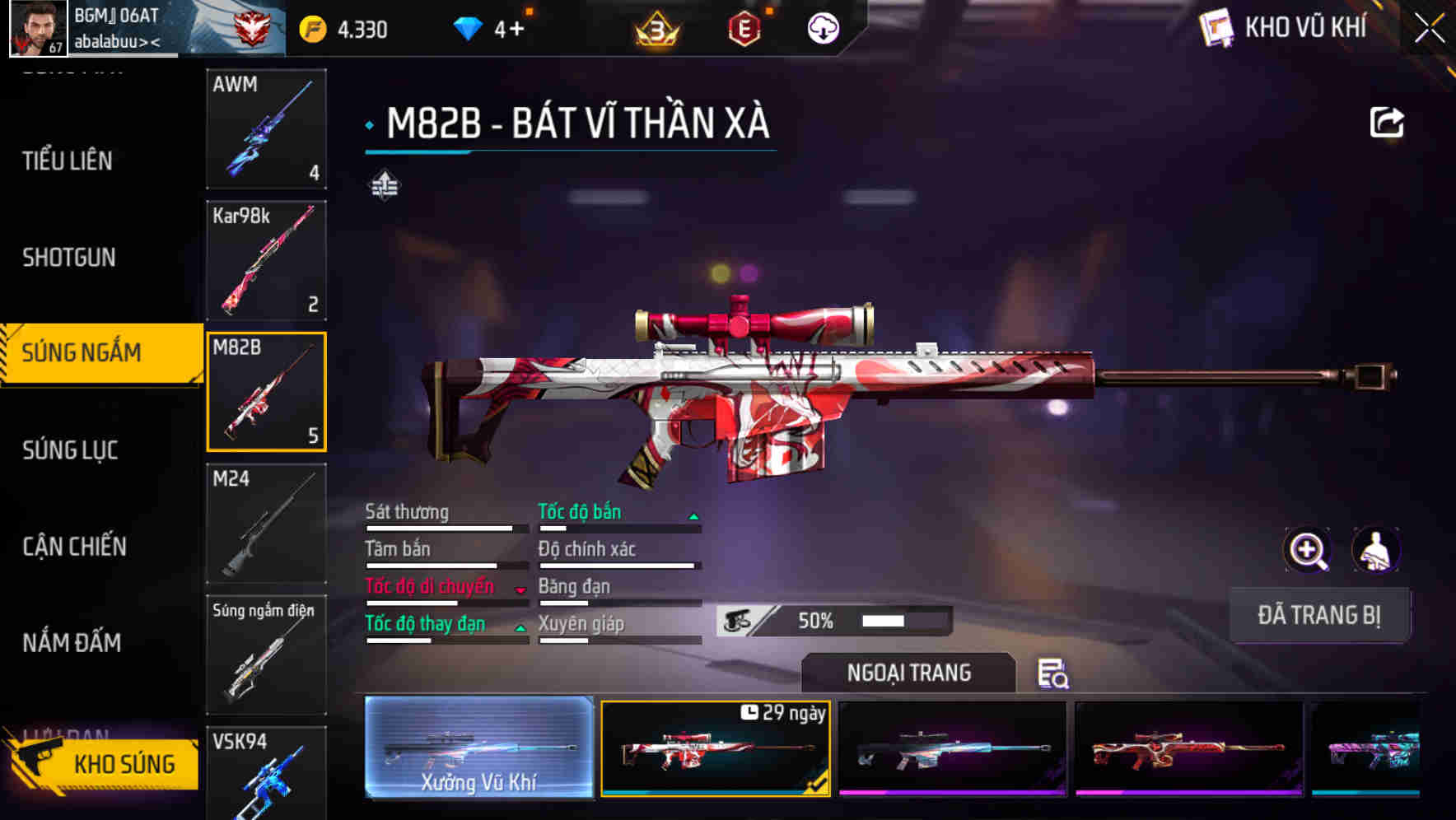Open the SHOTGUN weapon category

pyautogui.click(x=70, y=258)
